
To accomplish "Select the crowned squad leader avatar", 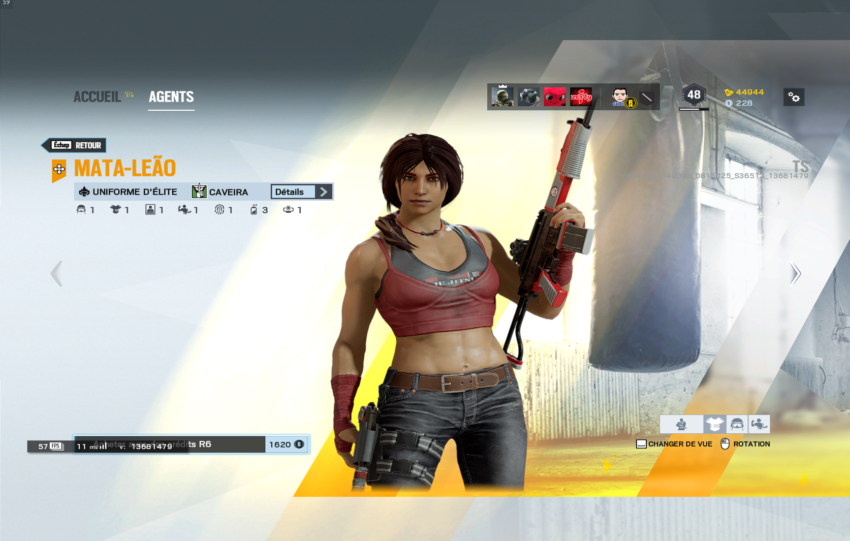I will [502, 97].
